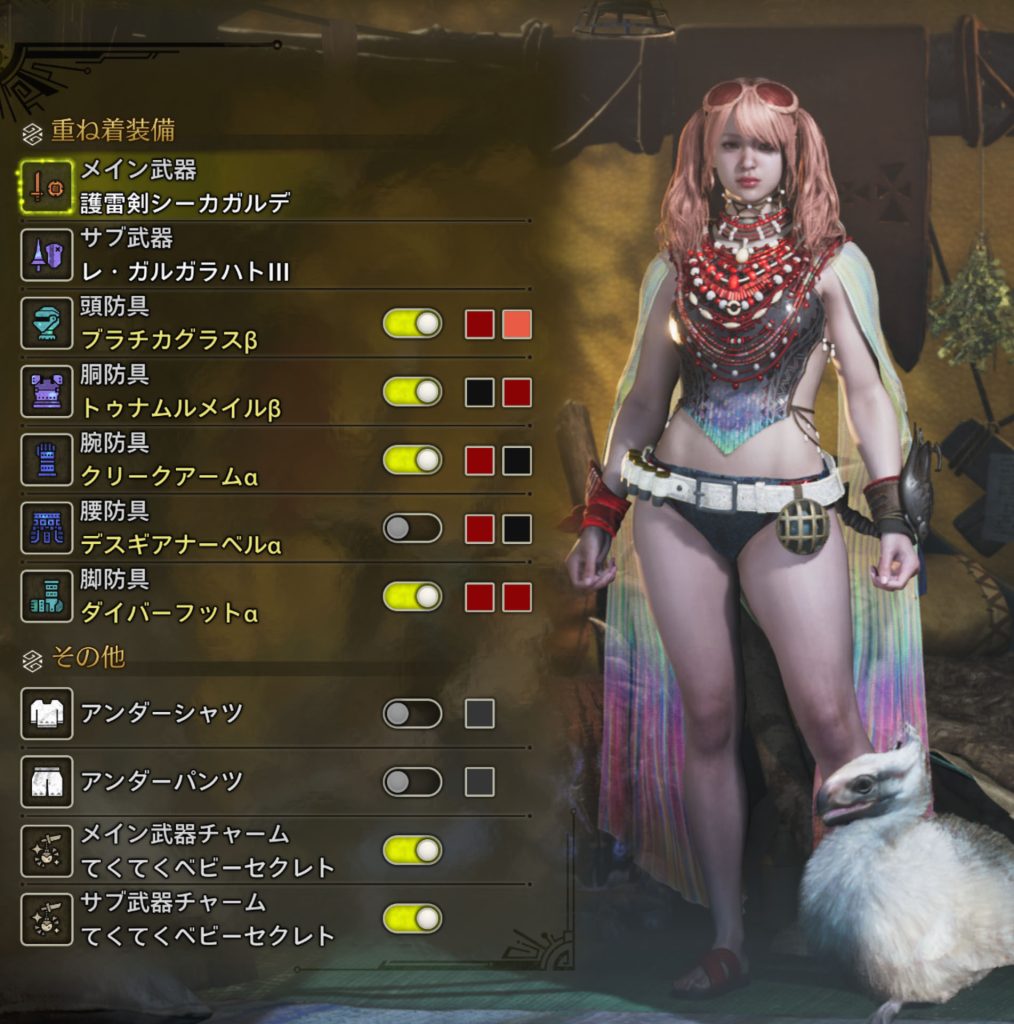This screenshot has width=1014, height=1024.
Task: Select the 腰防具 waist armor icon
Action: click(x=46, y=528)
